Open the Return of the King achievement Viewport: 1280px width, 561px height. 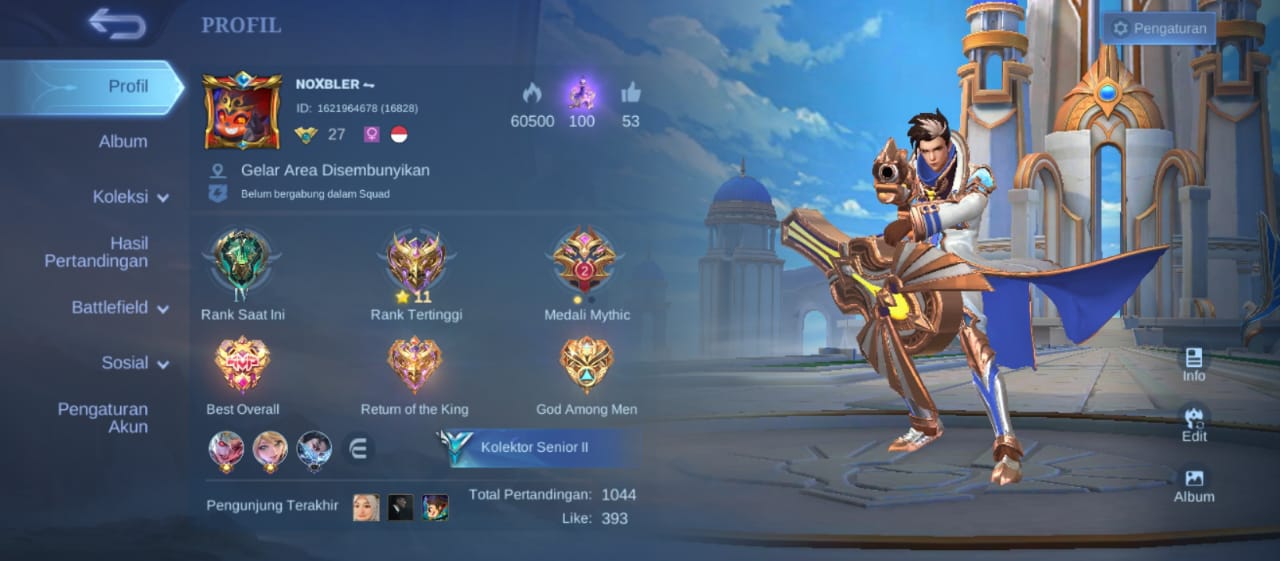point(414,365)
